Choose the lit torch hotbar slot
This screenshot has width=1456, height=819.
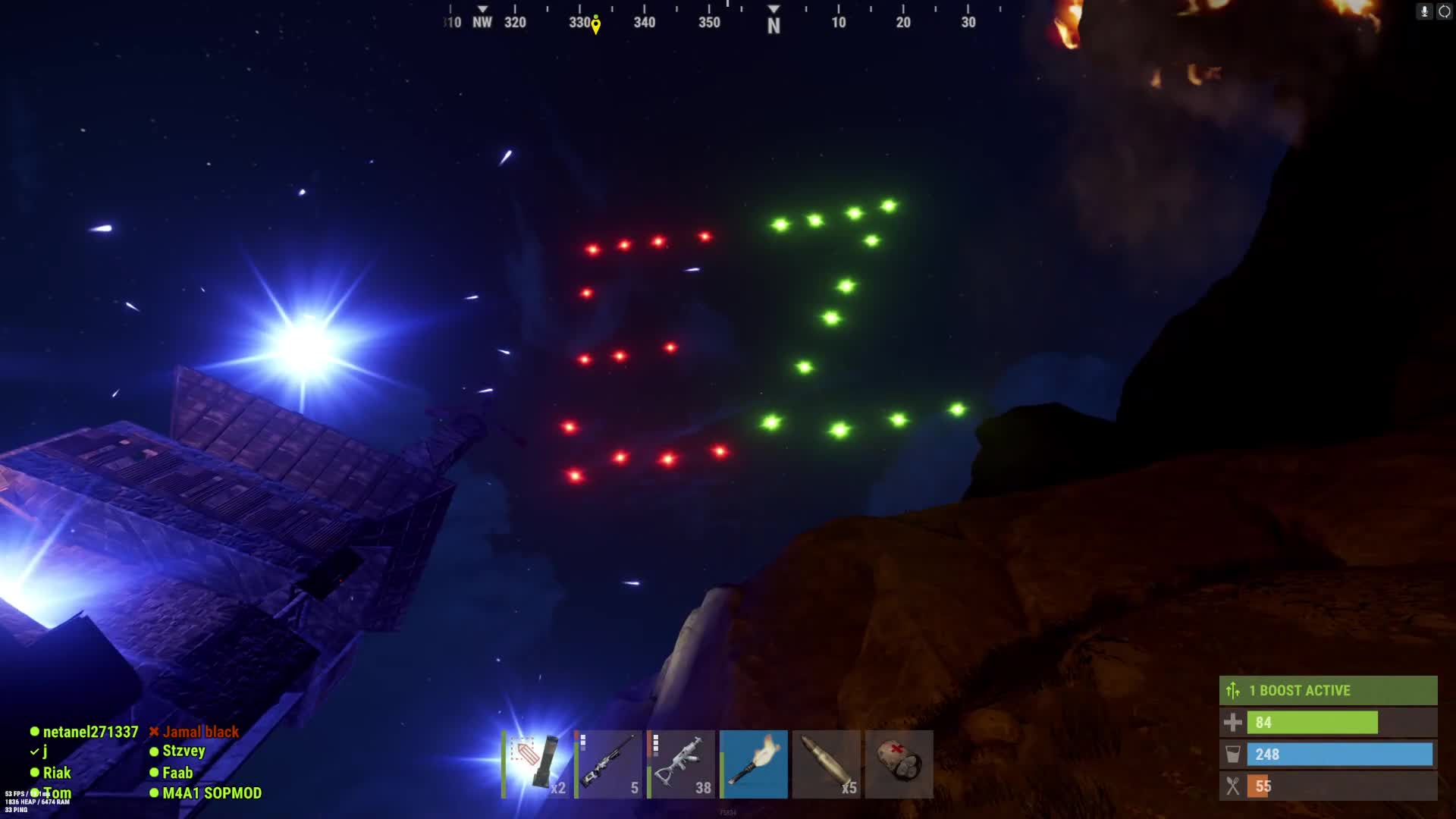tap(754, 764)
